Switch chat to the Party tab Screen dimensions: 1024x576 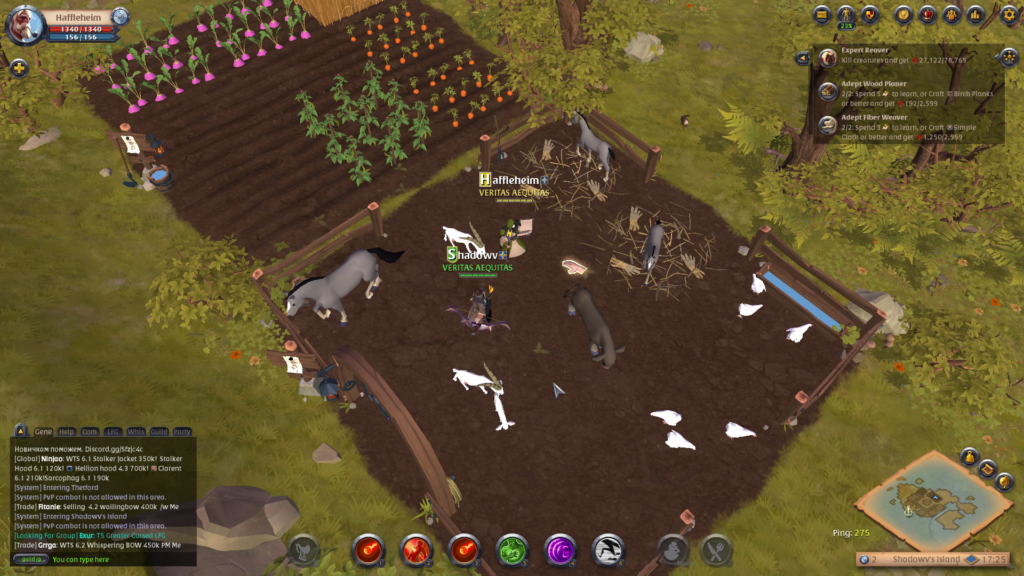coord(182,432)
